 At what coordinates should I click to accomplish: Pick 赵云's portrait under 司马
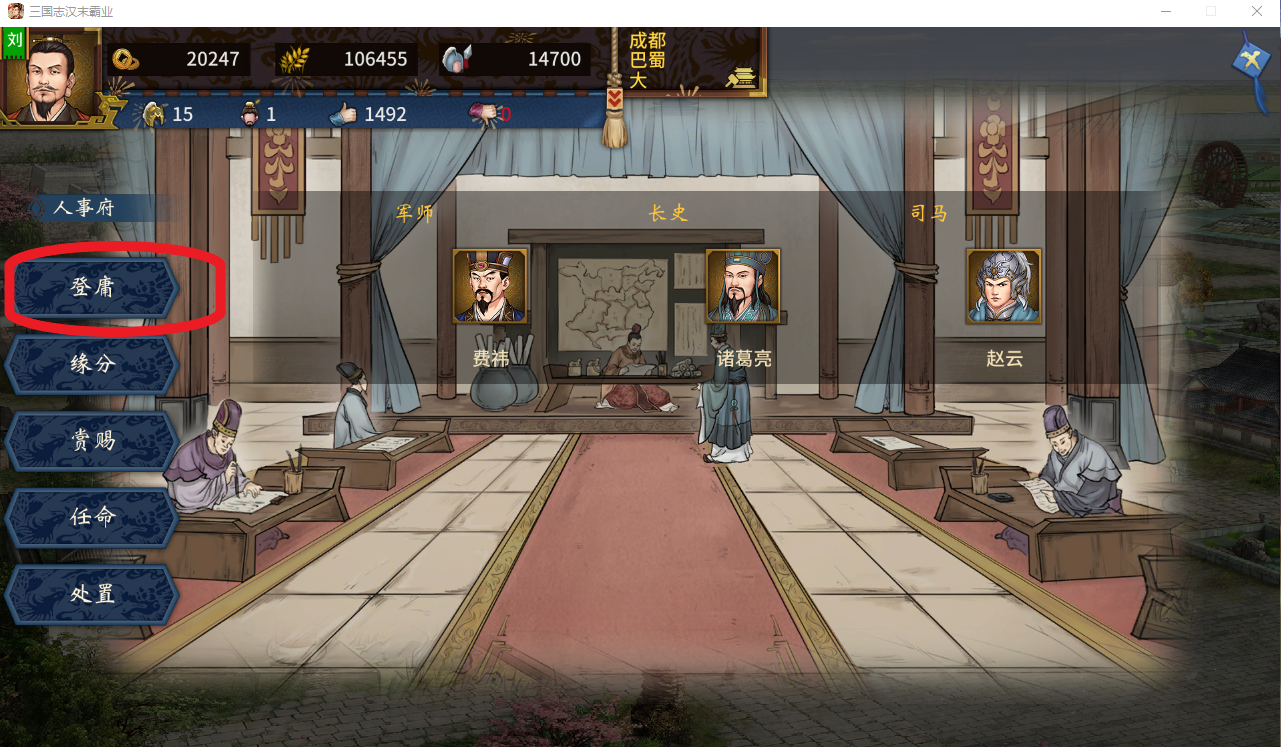point(1003,286)
